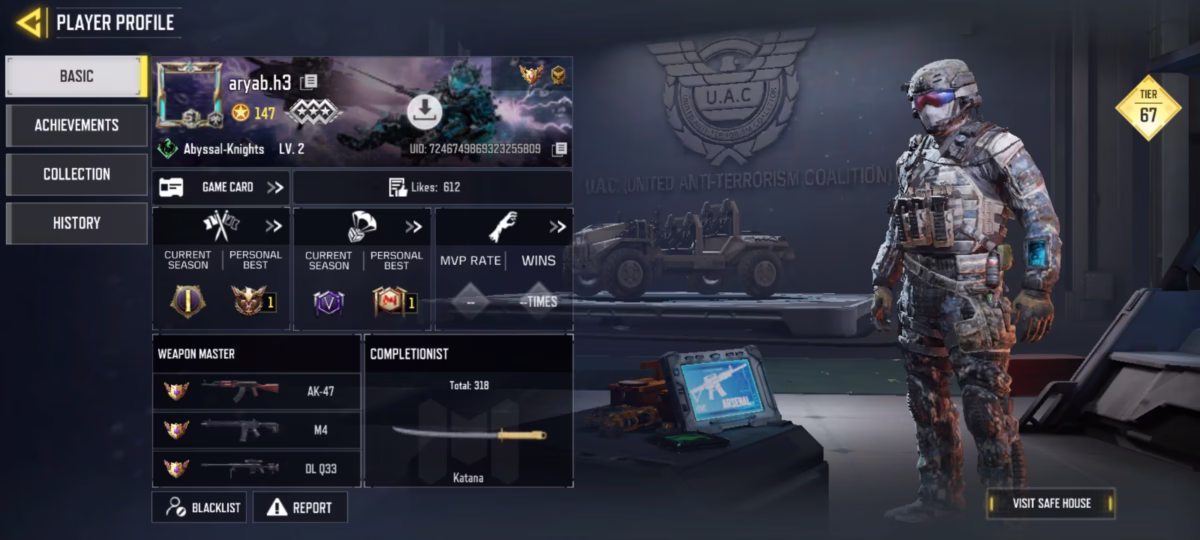Add this player to the Blacklist
Screen dimensions: 1200x540
tap(199, 507)
